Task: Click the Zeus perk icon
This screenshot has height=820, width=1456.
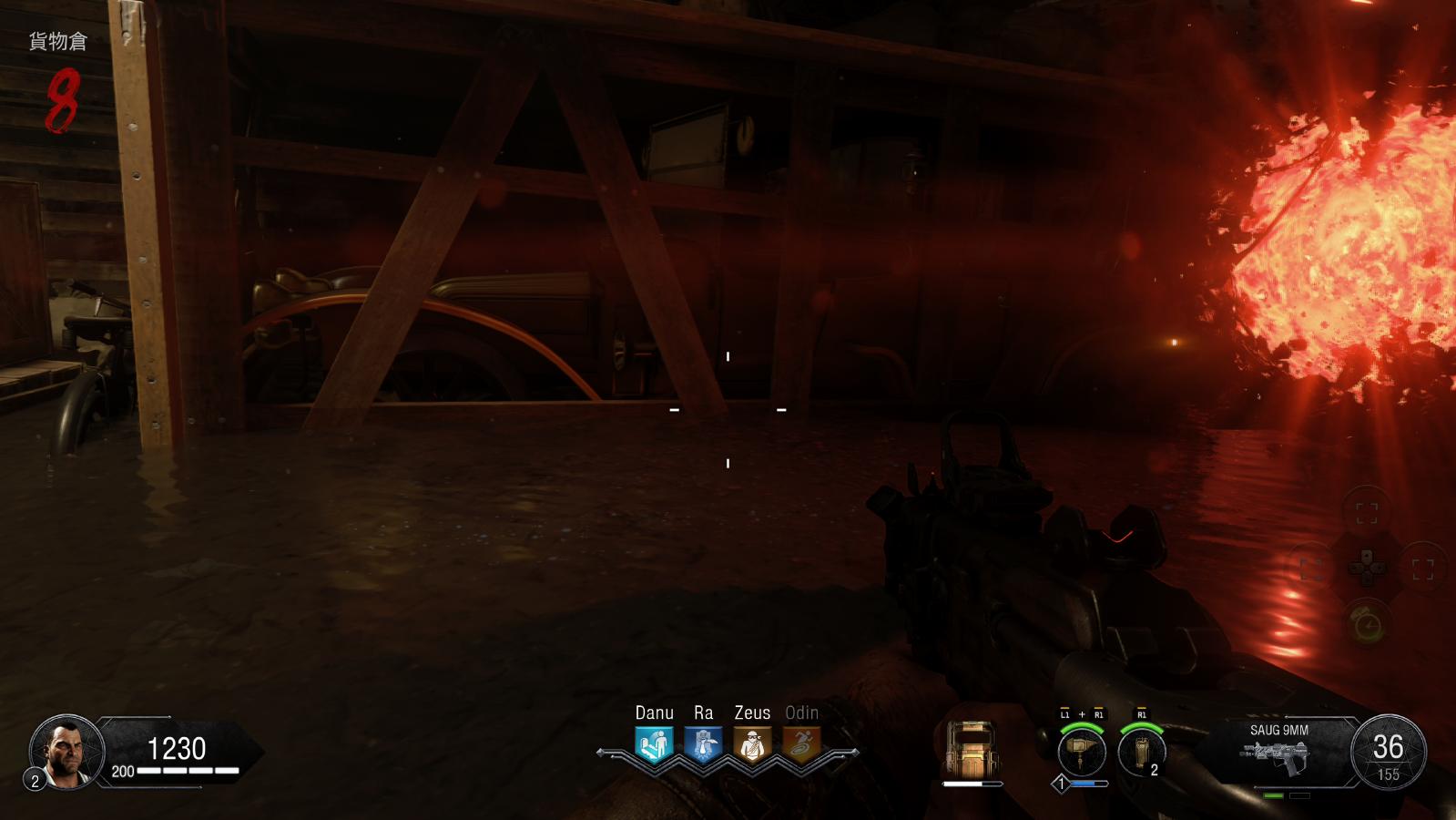Action: [752, 744]
